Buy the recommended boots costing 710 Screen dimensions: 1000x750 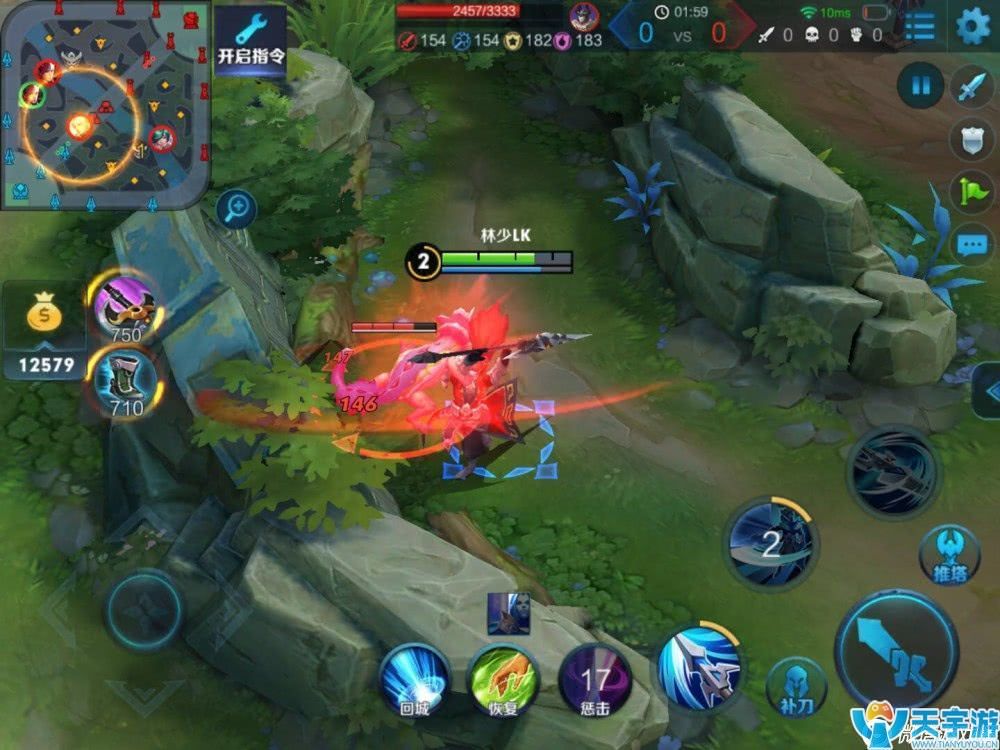pyautogui.click(x=125, y=380)
